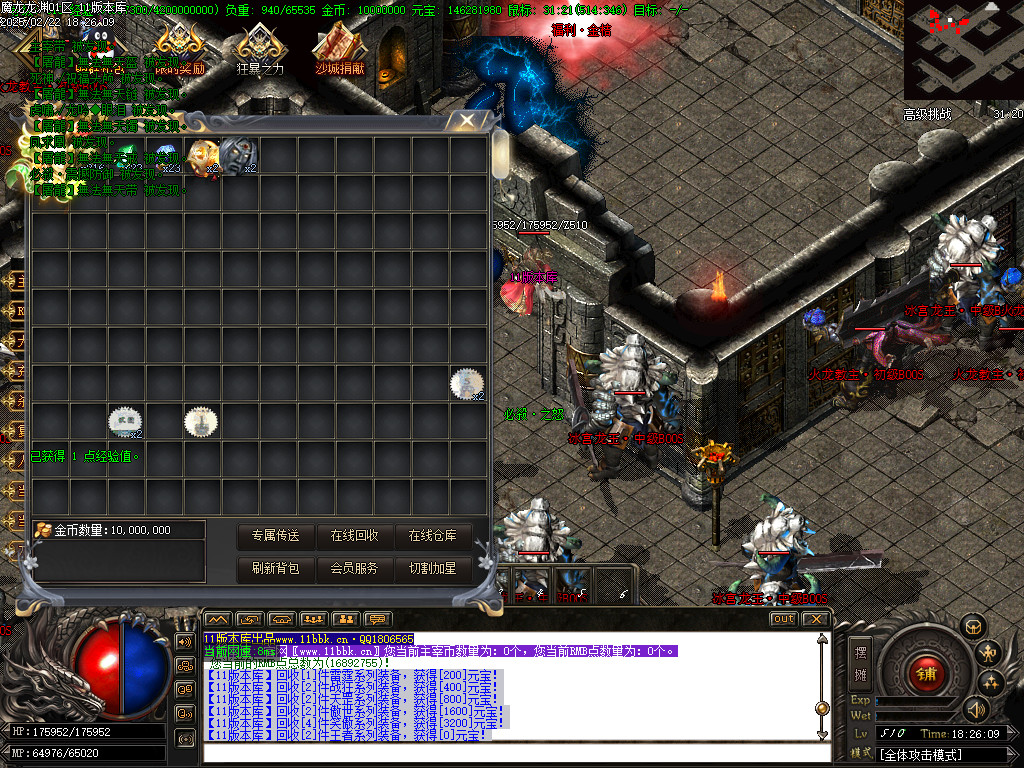
Task: Click the red 铺 shop button
Action: pos(926,673)
